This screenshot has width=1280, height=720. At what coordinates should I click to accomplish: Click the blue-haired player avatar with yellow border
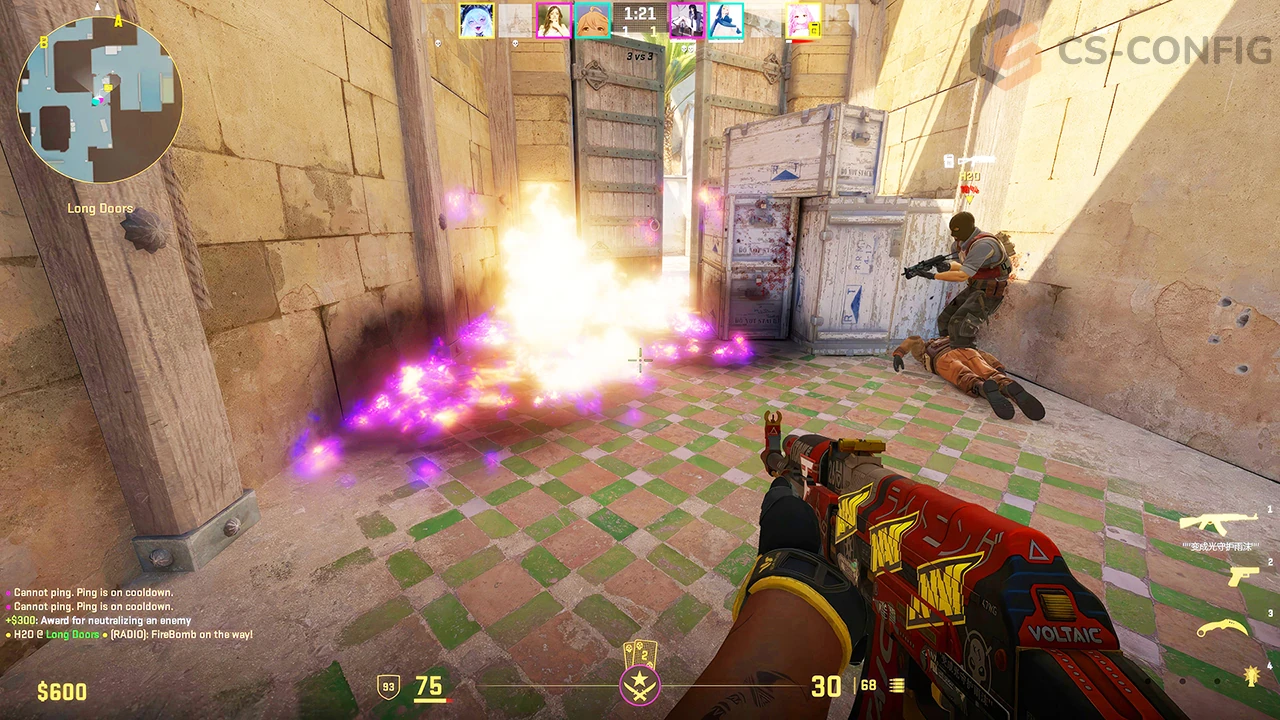476,21
